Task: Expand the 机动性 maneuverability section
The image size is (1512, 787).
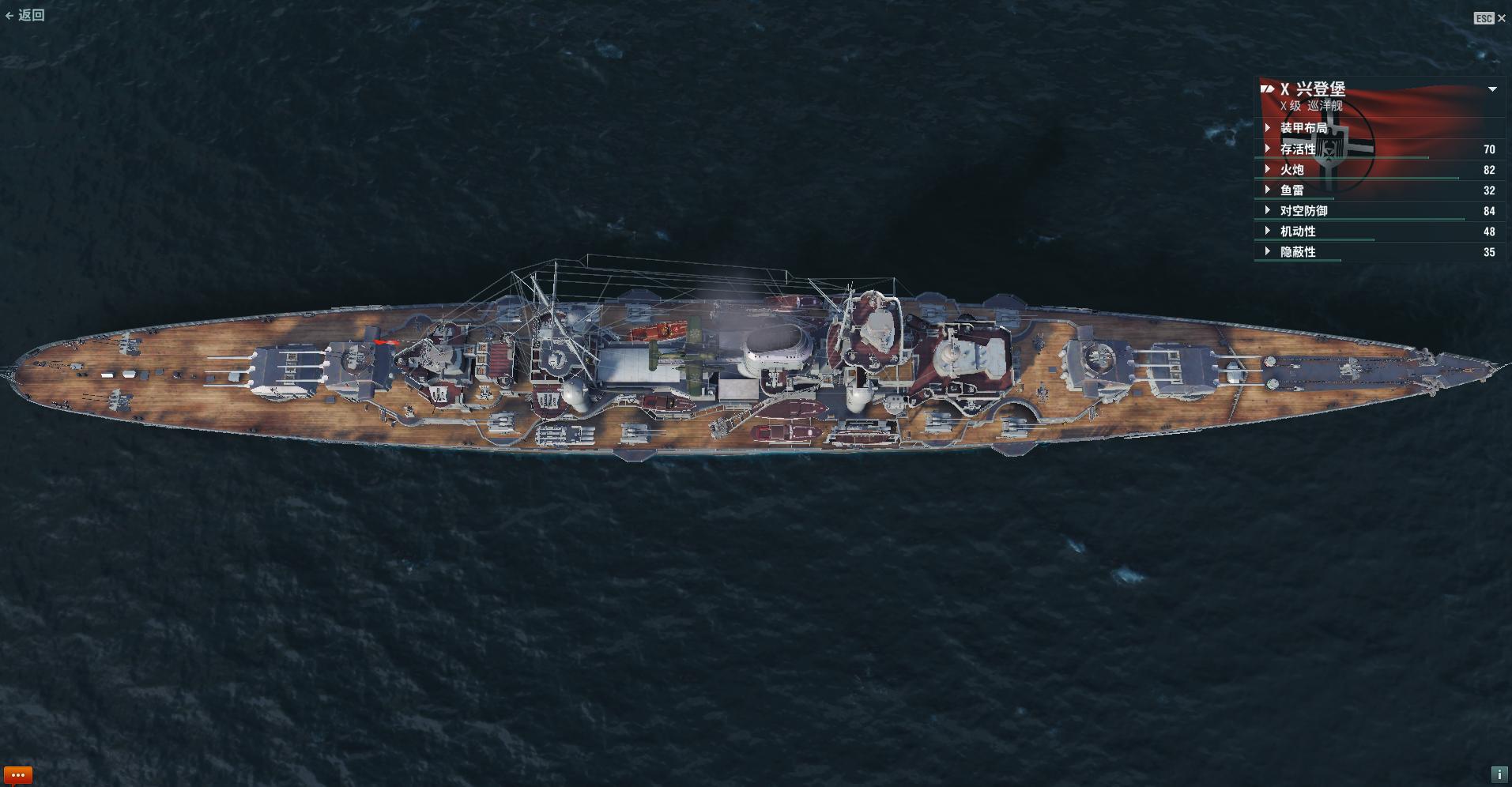Action: pos(1297,232)
